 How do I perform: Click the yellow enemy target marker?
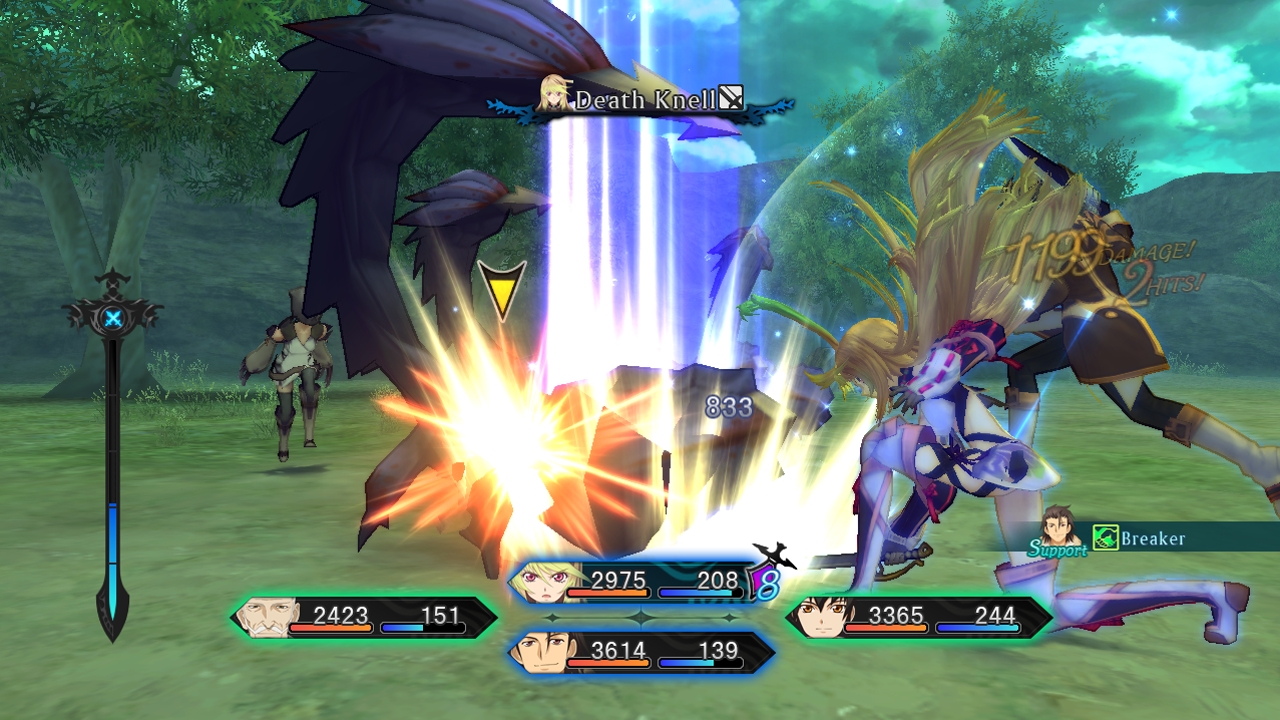pos(501,288)
